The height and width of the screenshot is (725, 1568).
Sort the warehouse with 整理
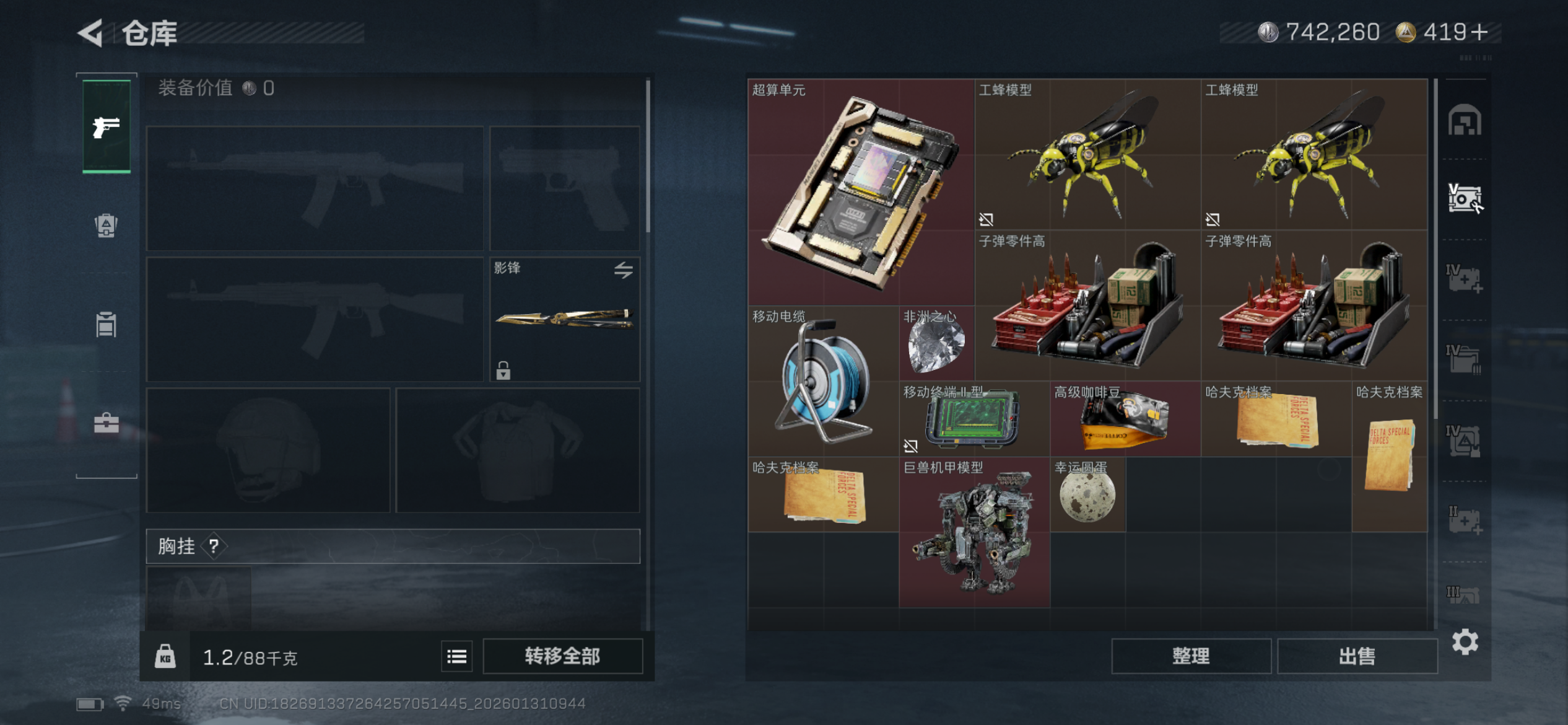[x=1191, y=656]
